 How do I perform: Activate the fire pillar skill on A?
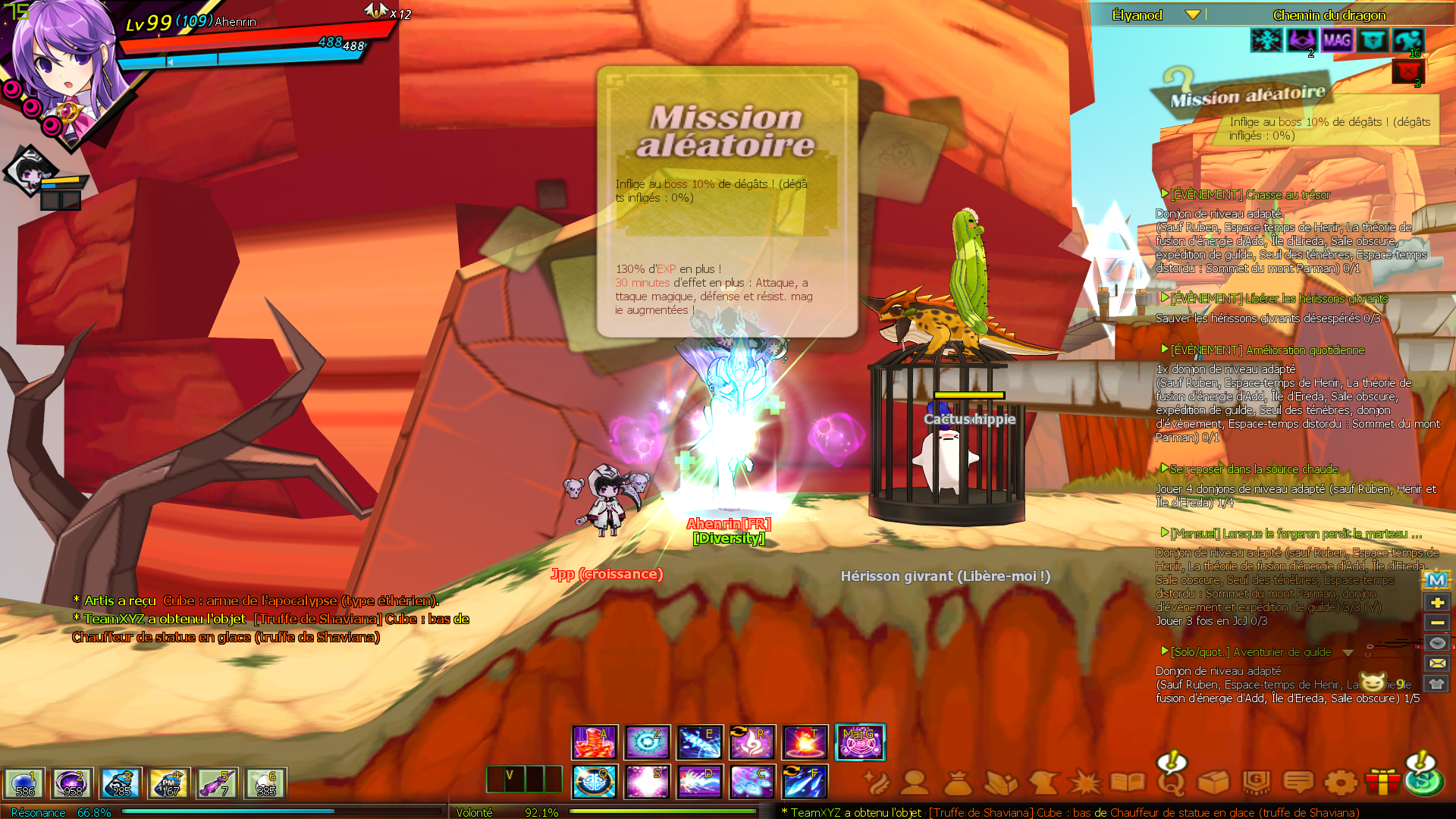click(x=595, y=742)
